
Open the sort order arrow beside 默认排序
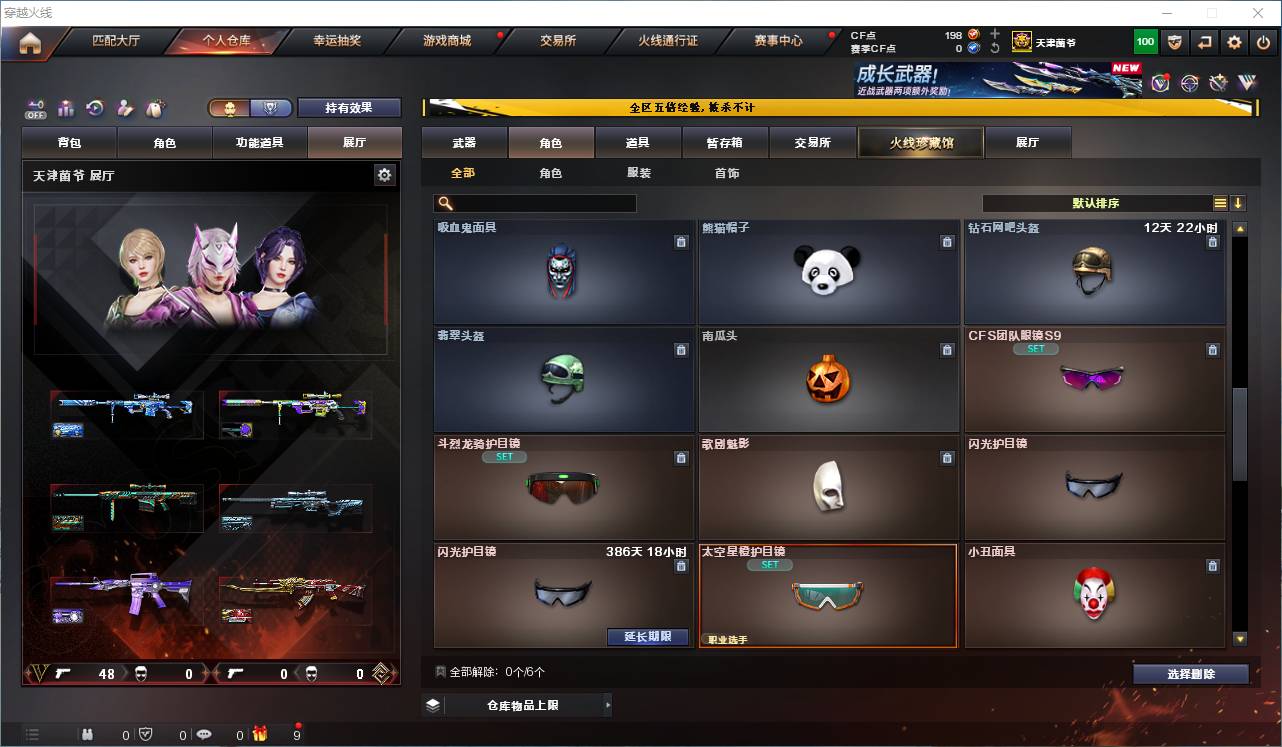pyautogui.click(x=1239, y=203)
